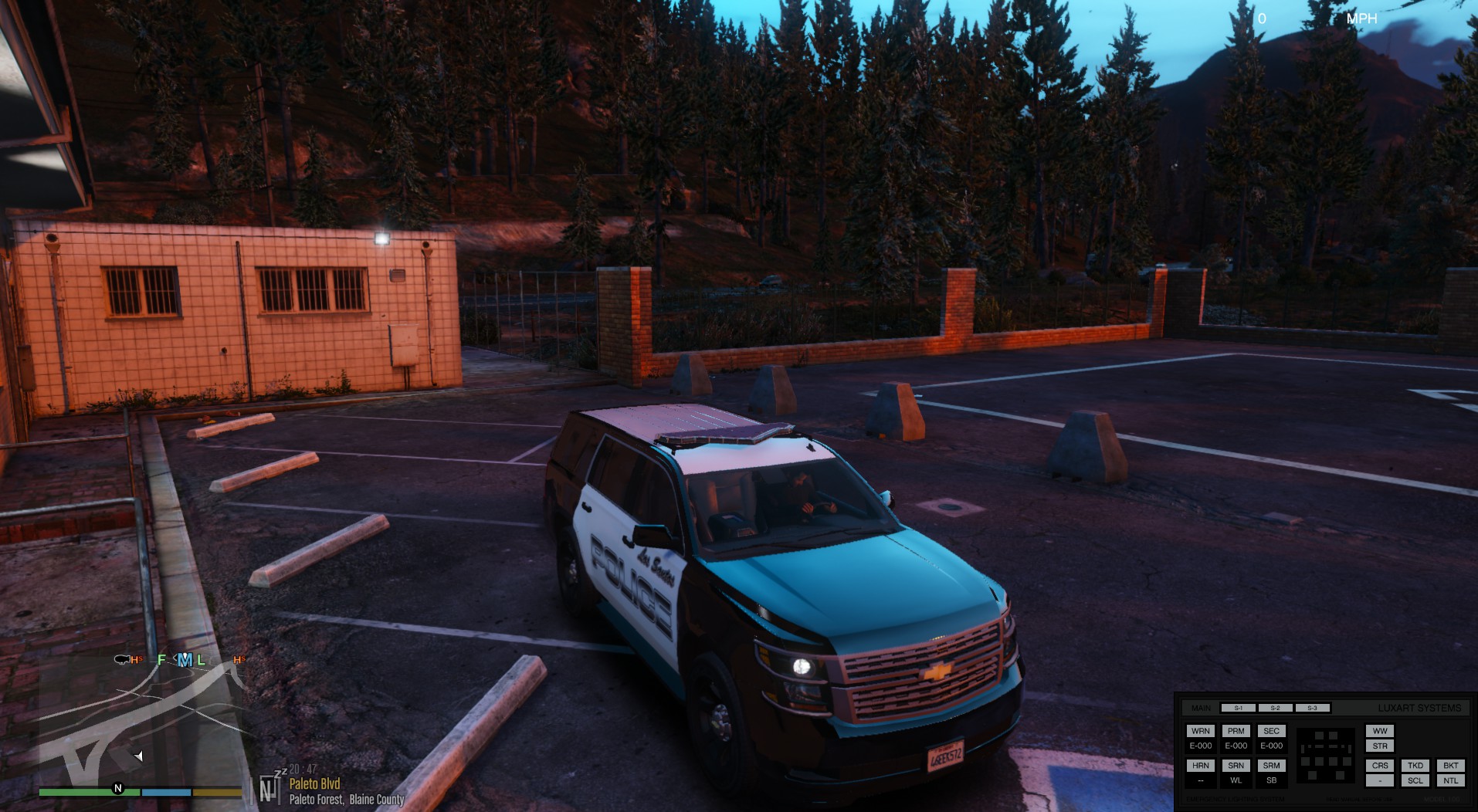Image resolution: width=1478 pixels, height=812 pixels.
Task: Click the NTL button on Luxart panel
Action: pyautogui.click(x=1451, y=780)
